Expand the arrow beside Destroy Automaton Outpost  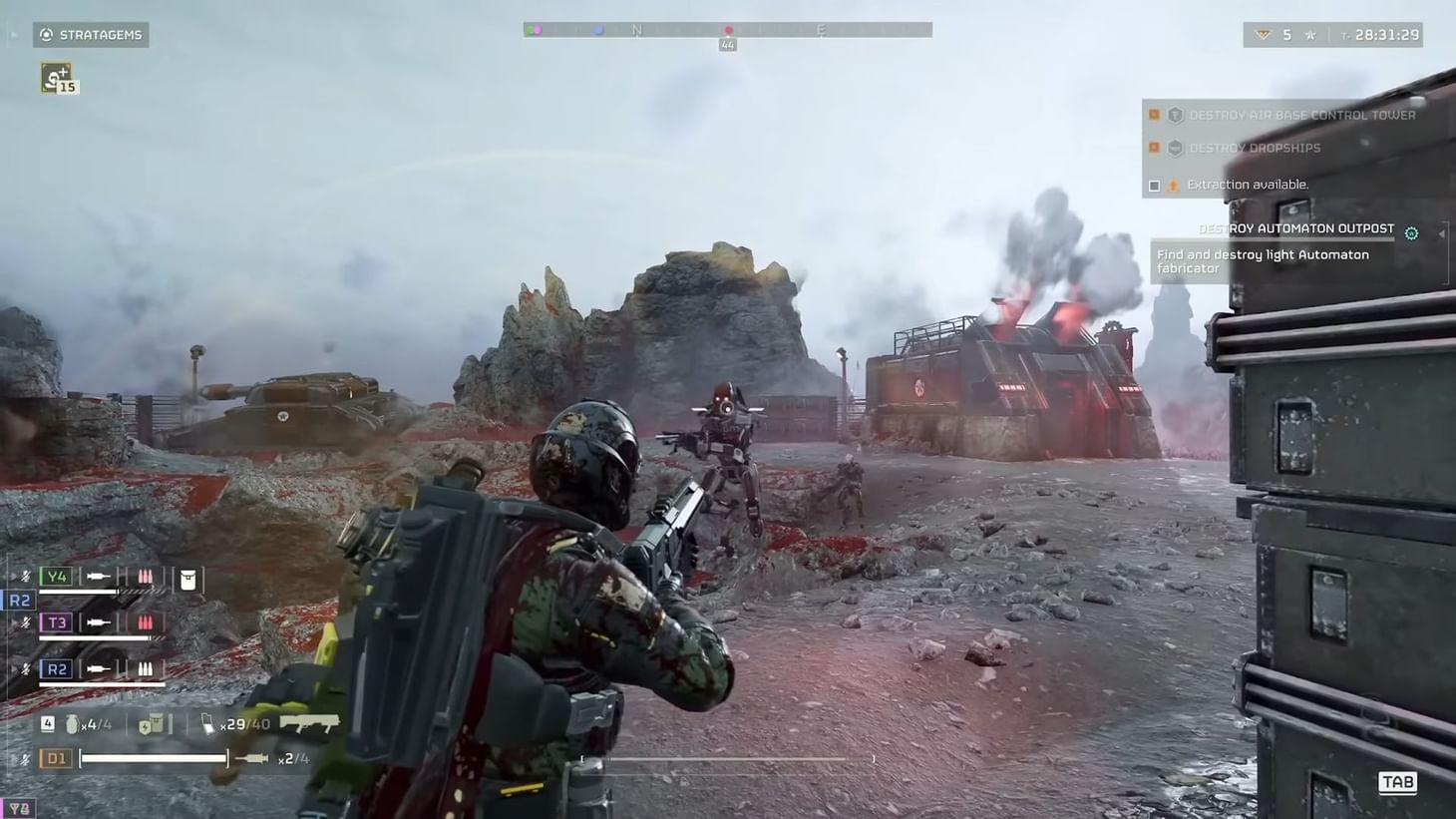[x=1442, y=233]
